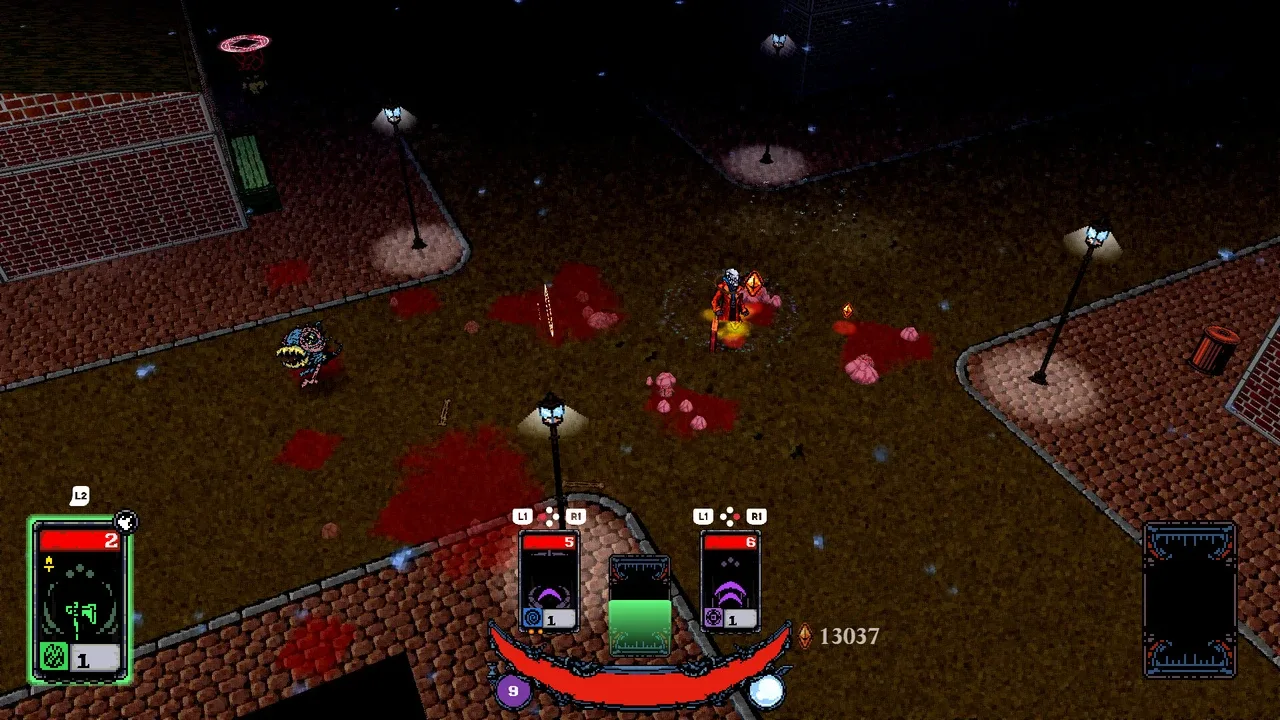Screen dimensions: 1280x720
Task: Select the green axe card
Action: (x=80, y=600)
